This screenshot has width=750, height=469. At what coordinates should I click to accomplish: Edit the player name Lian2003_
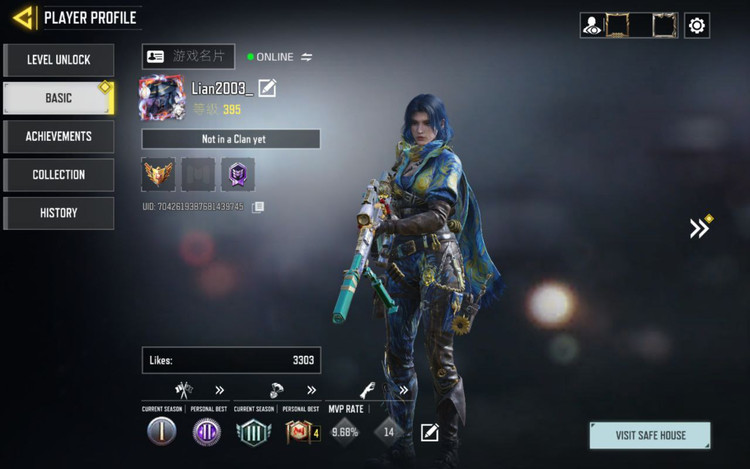267,88
